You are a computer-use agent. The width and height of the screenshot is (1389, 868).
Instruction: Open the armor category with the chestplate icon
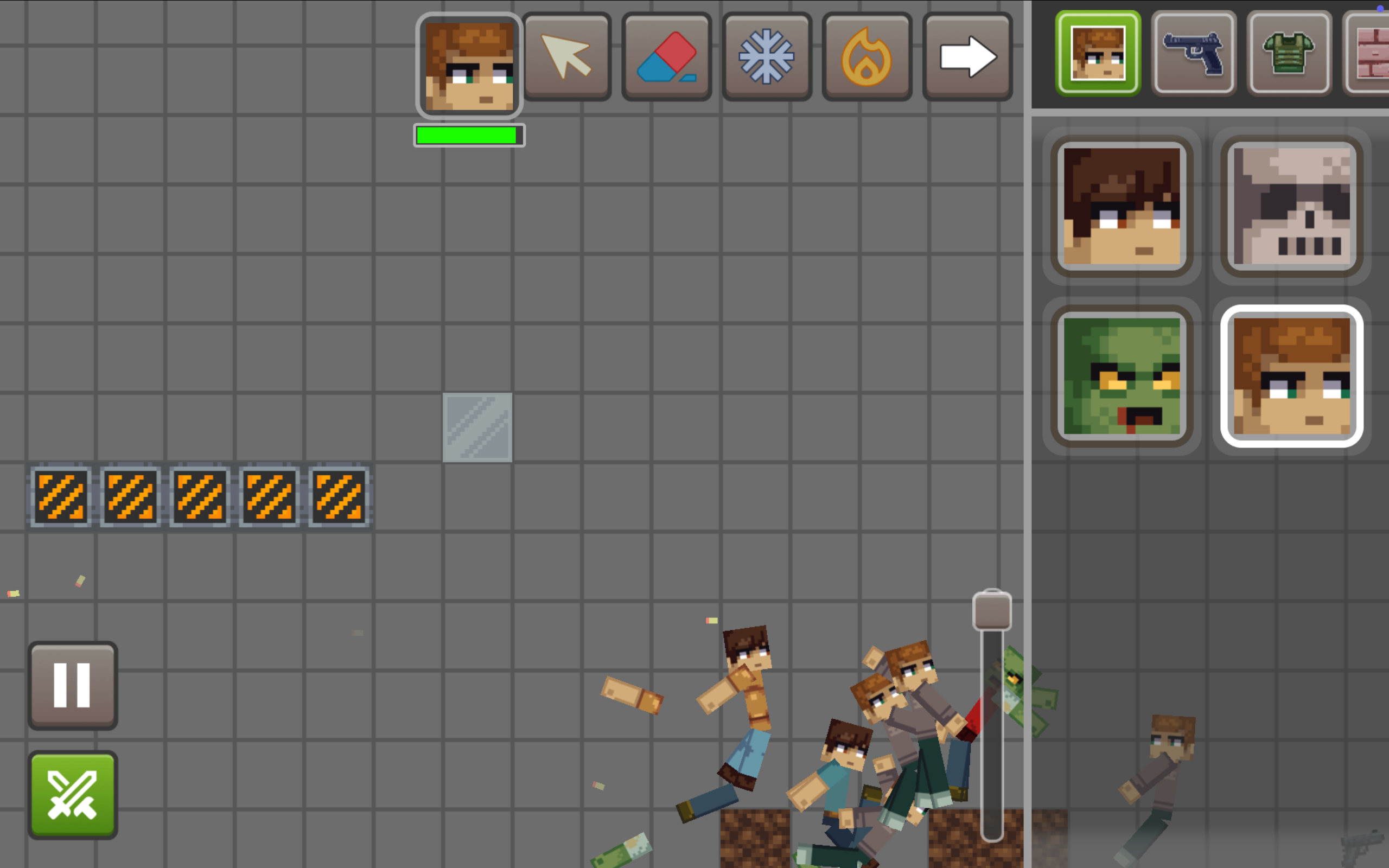tap(1289, 52)
